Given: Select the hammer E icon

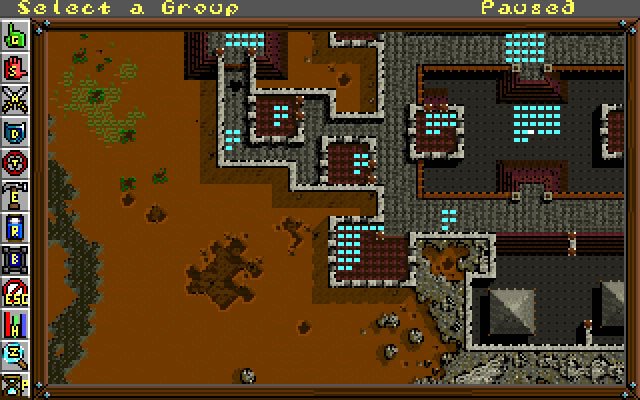Looking at the screenshot, I should [17, 193].
